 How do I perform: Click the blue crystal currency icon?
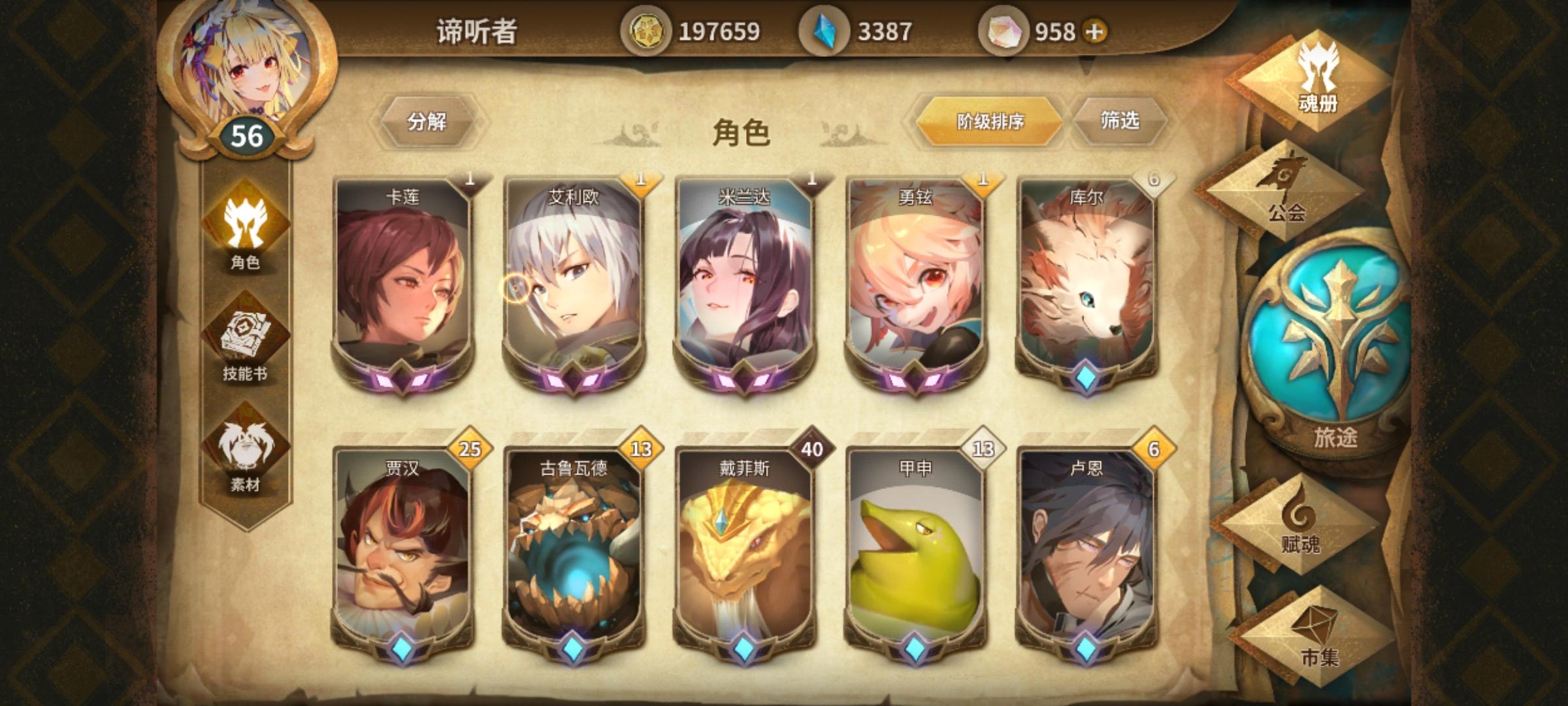click(825, 29)
